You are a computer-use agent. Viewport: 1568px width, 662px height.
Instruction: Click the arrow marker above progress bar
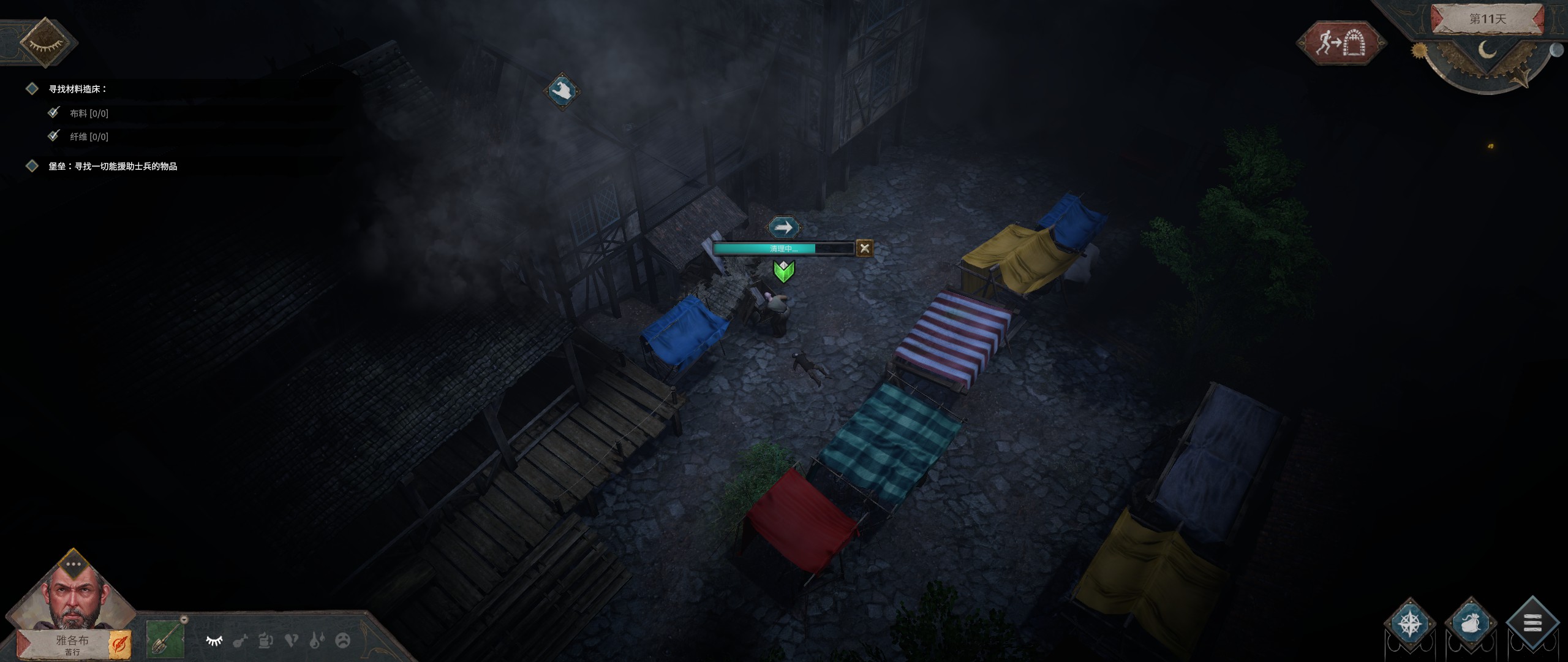(783, 228)
